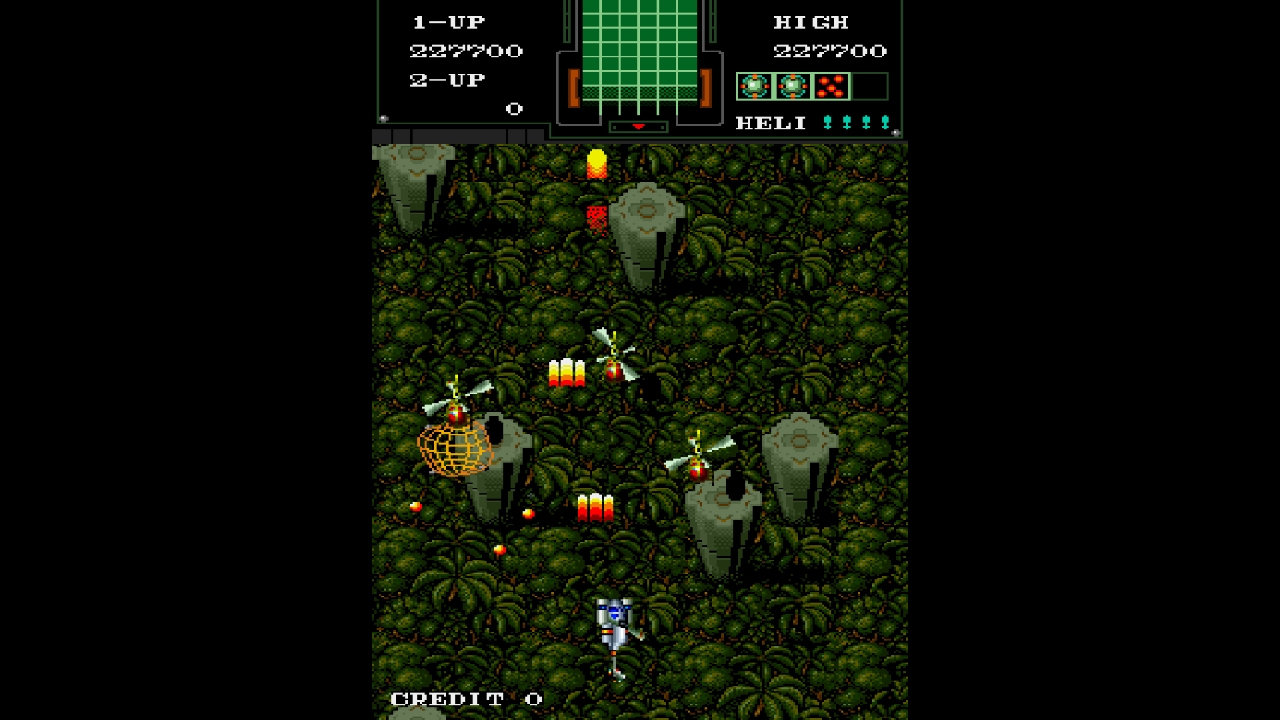Select the player robot at bottom center
Viewport: 1280px width, 720px height.
pos(614,625)
